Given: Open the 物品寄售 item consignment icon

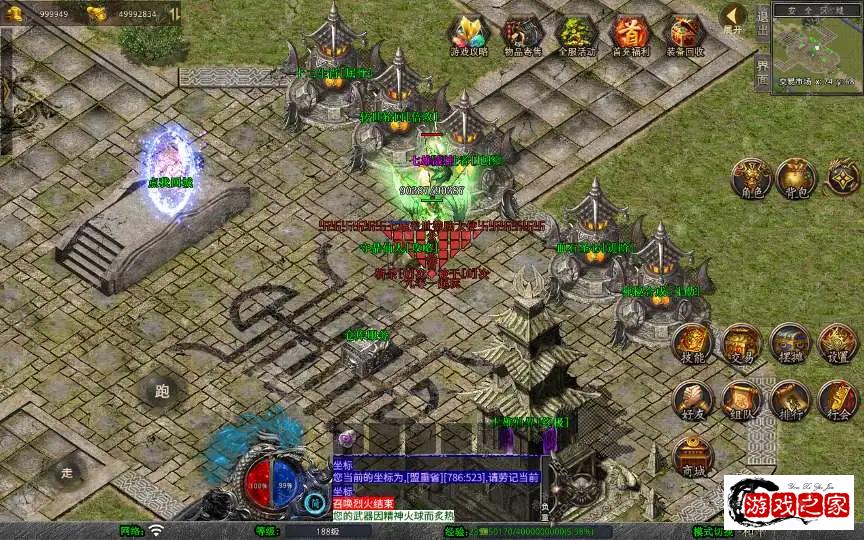Looking at the screenshot, I should pos(522,35).
